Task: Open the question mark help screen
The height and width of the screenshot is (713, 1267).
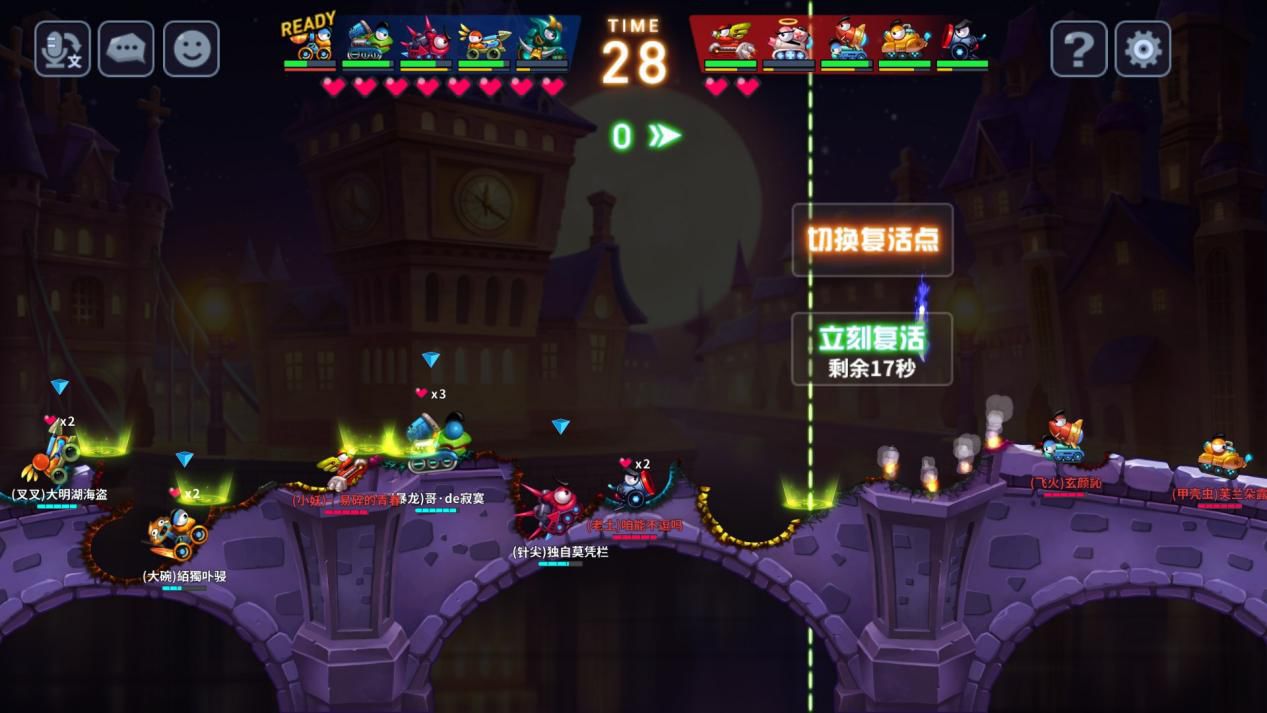Action: coord(1079,49)
